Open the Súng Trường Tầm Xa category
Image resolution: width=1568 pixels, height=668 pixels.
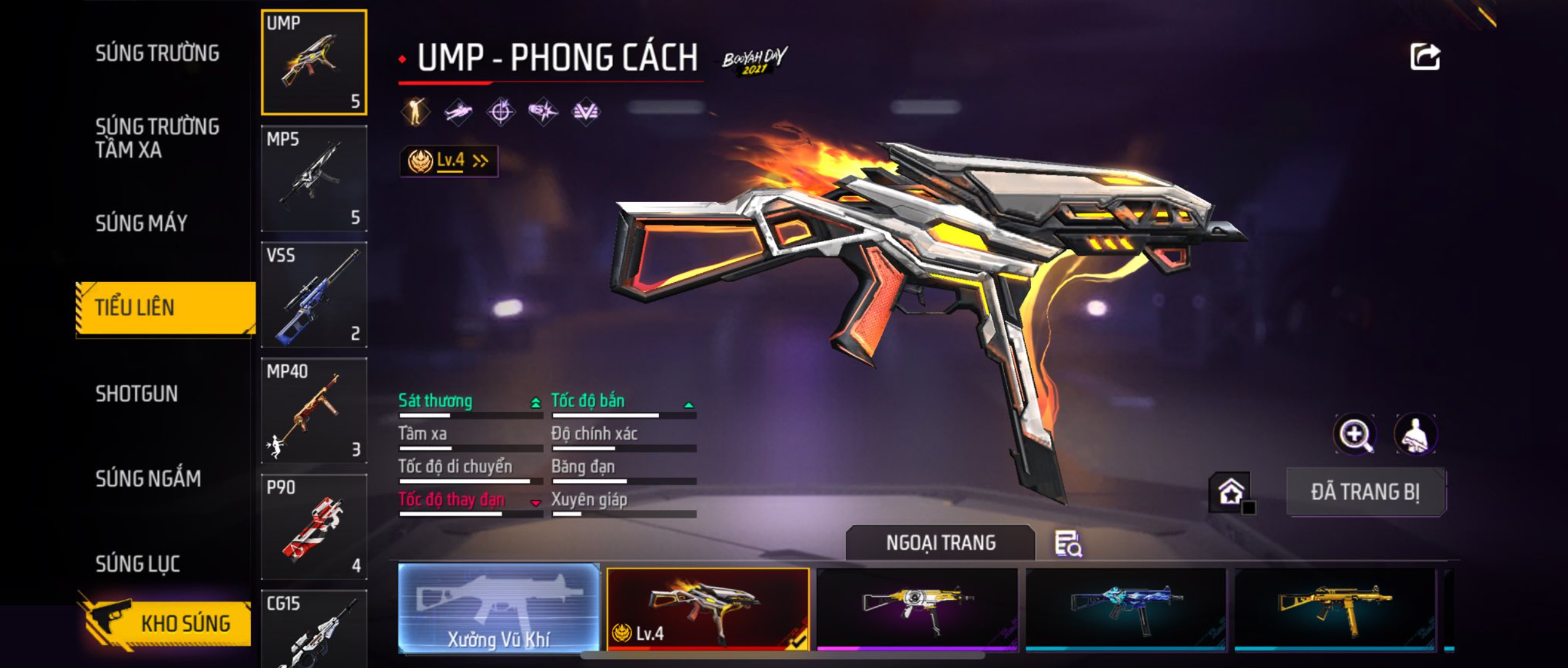pyautogui.click(x=157, y=138)
